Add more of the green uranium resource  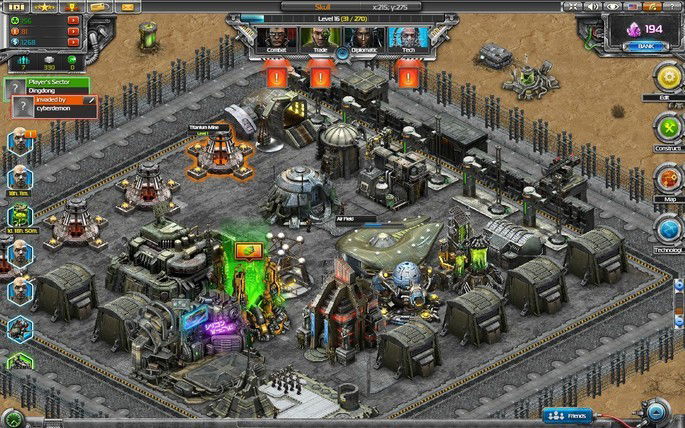tap(72, 19)
